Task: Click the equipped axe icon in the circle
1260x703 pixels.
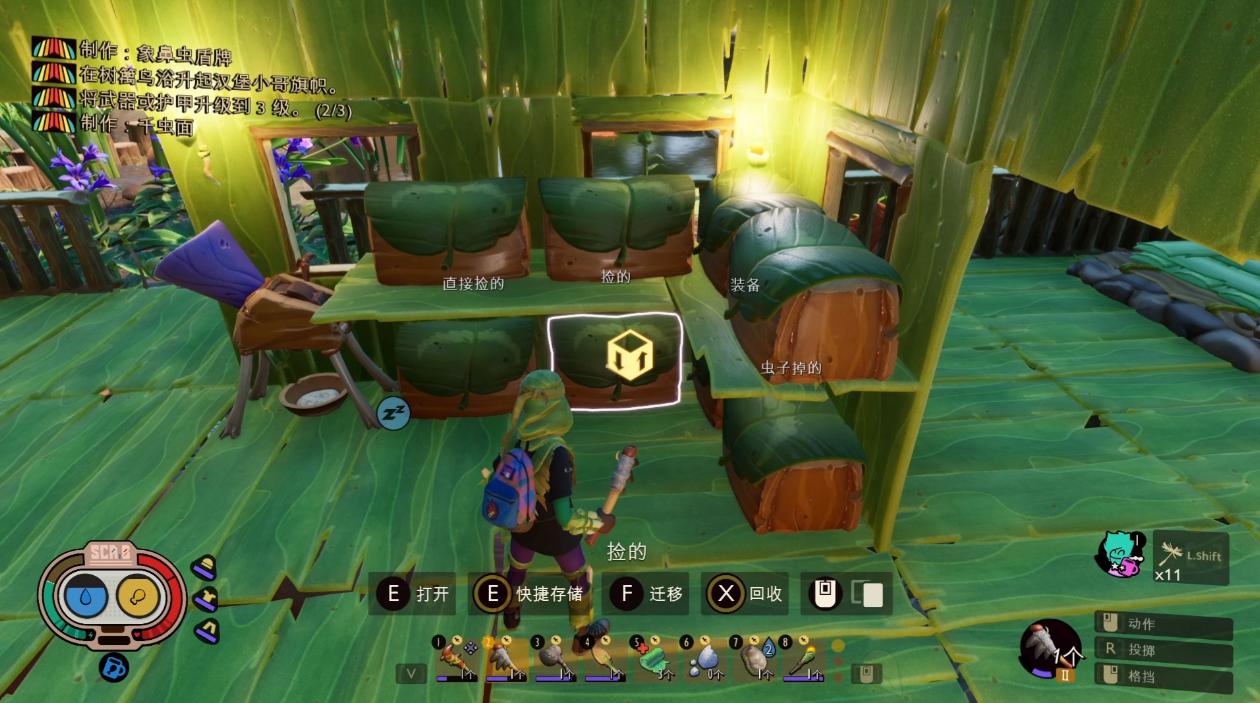Action: coord(1050,649)
